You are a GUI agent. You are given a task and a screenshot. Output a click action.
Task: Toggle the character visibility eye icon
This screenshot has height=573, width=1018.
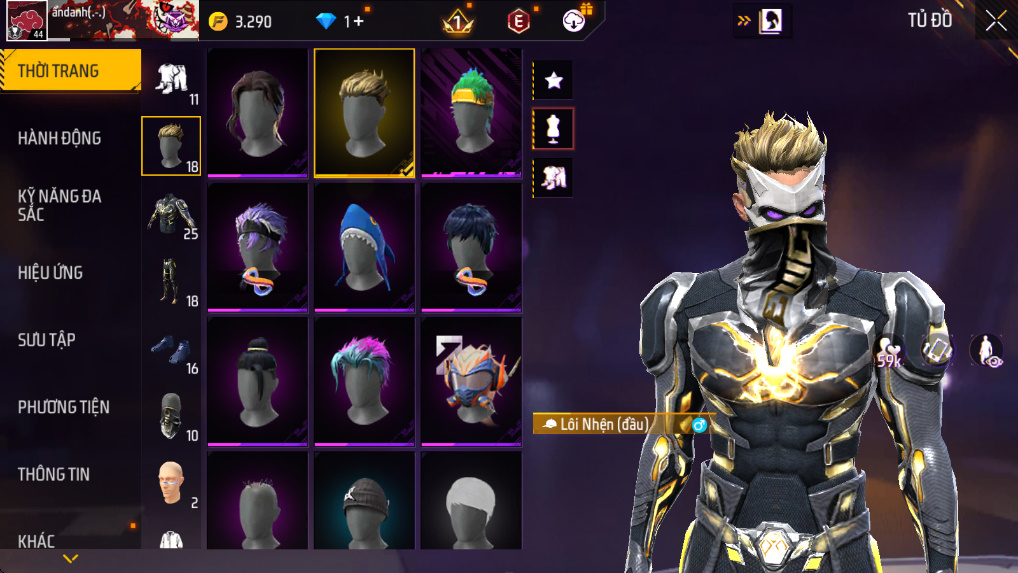pos(986,351)
